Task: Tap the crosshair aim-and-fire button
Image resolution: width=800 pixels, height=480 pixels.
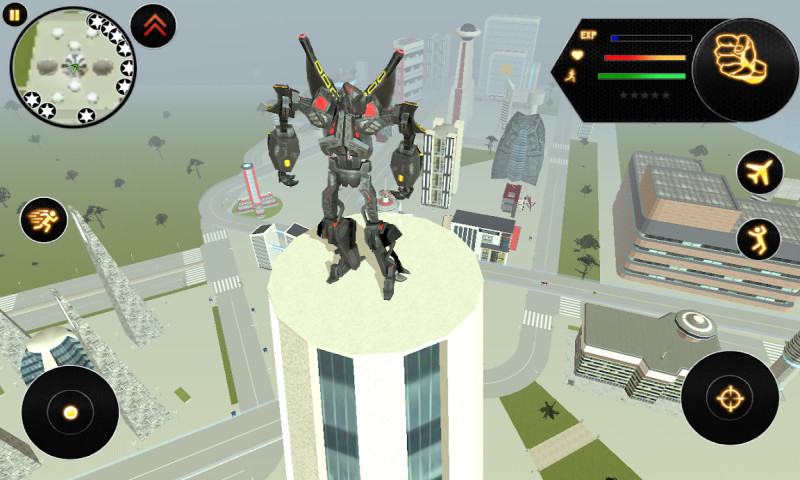Action: (729, 397)
